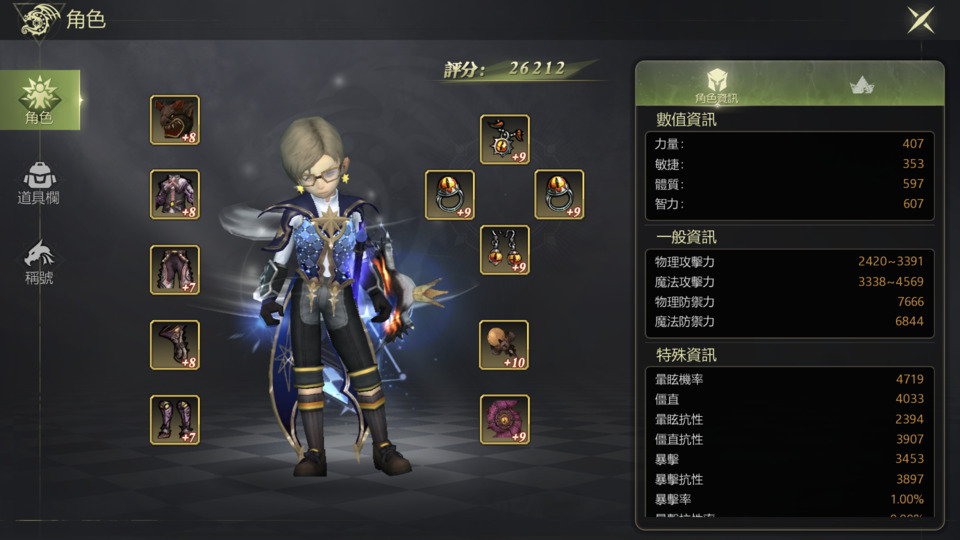The height and width of the screenshot is (540, 960).
Task: Select the 角色 character tab
Action: coord(40,100)
